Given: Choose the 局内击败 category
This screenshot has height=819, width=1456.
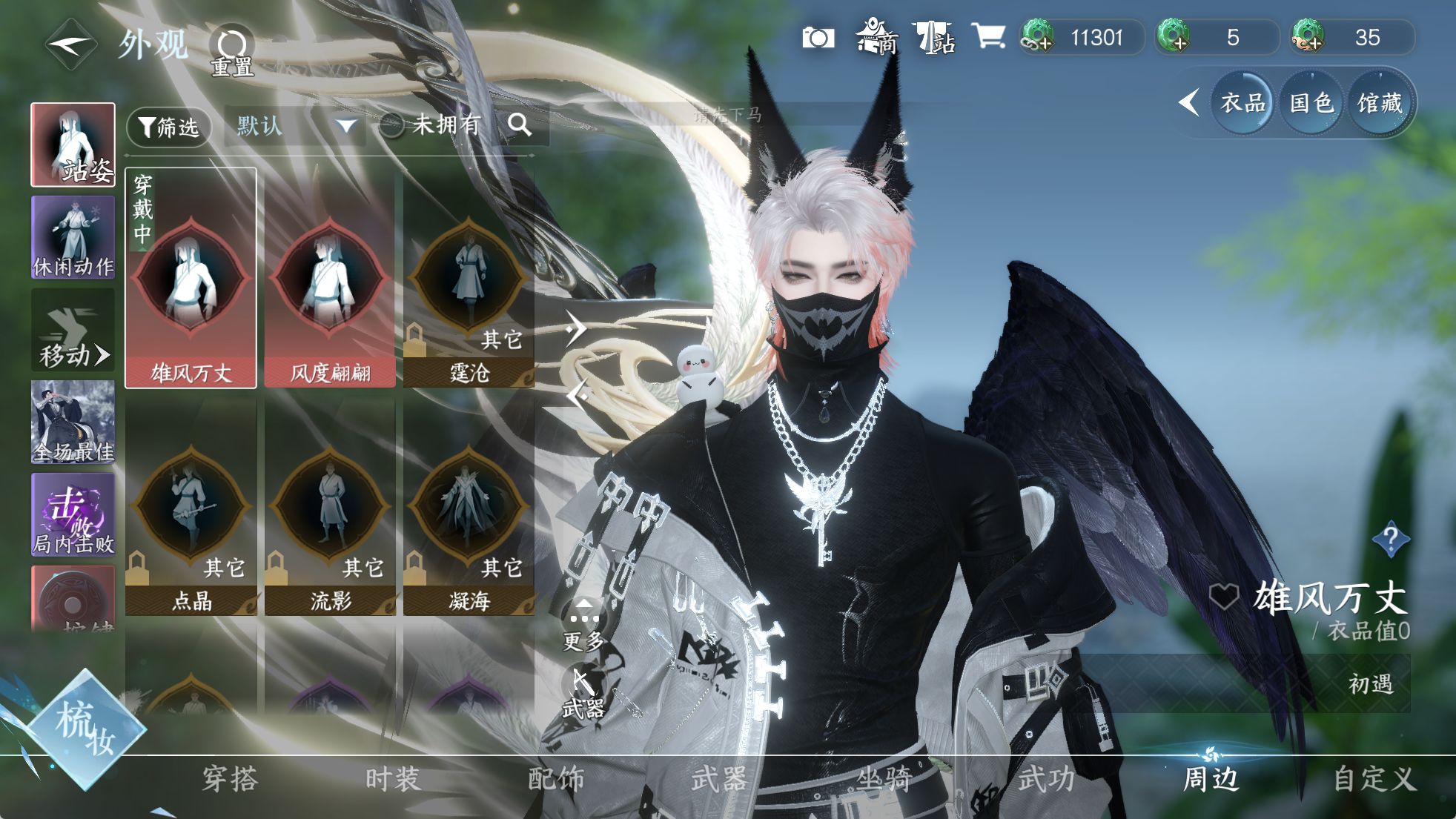Looking at the screenshot, I should pyautogui.click(x=73, y=515).
